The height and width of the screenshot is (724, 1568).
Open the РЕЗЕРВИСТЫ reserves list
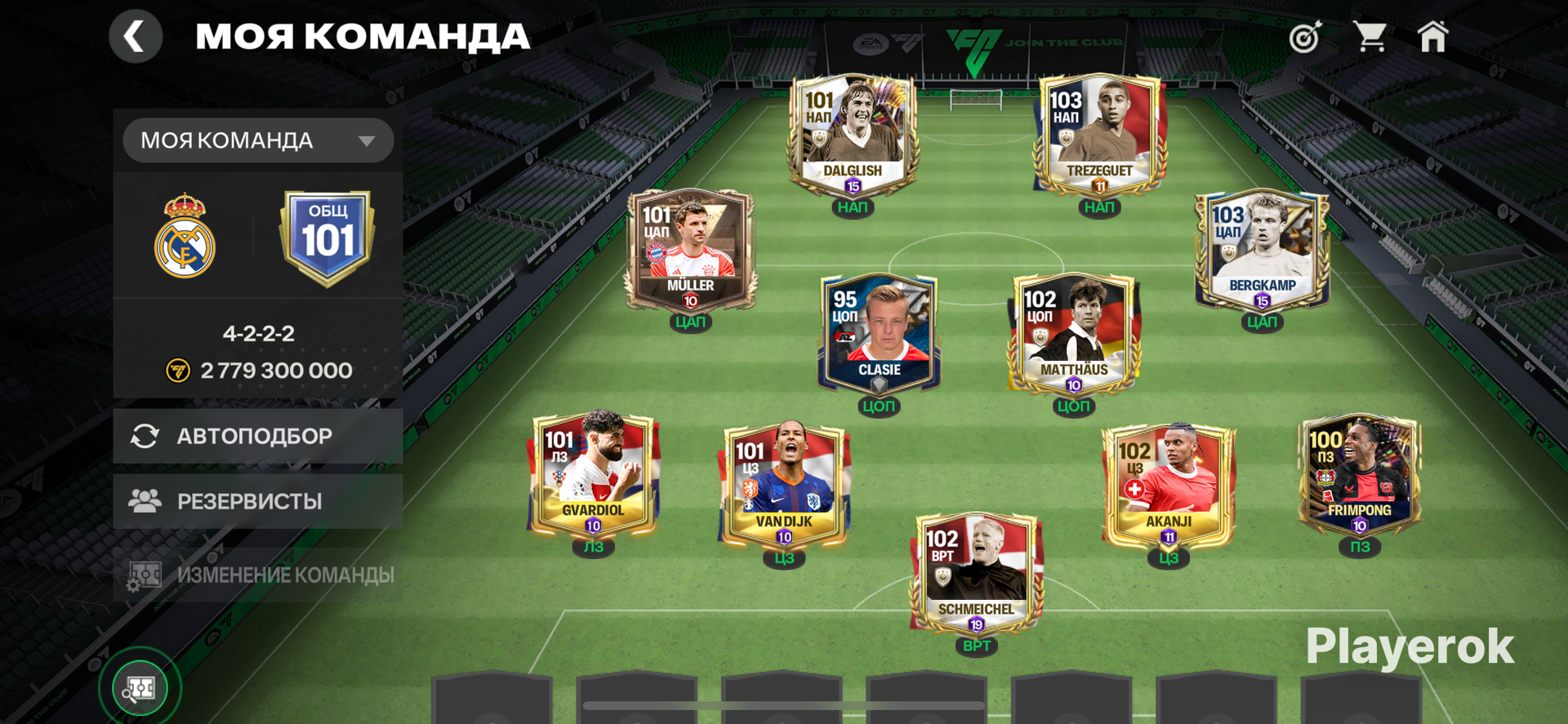[258, 501]
